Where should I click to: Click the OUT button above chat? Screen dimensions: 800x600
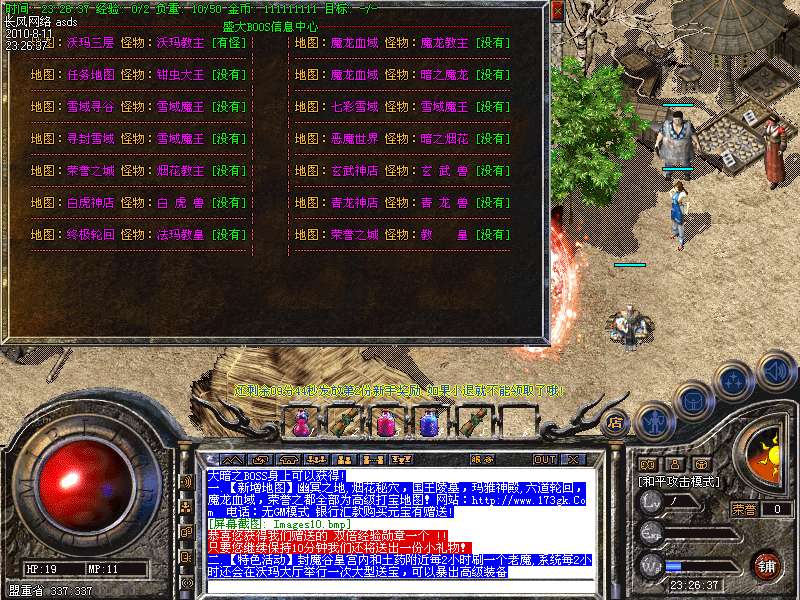click(544, 459)
